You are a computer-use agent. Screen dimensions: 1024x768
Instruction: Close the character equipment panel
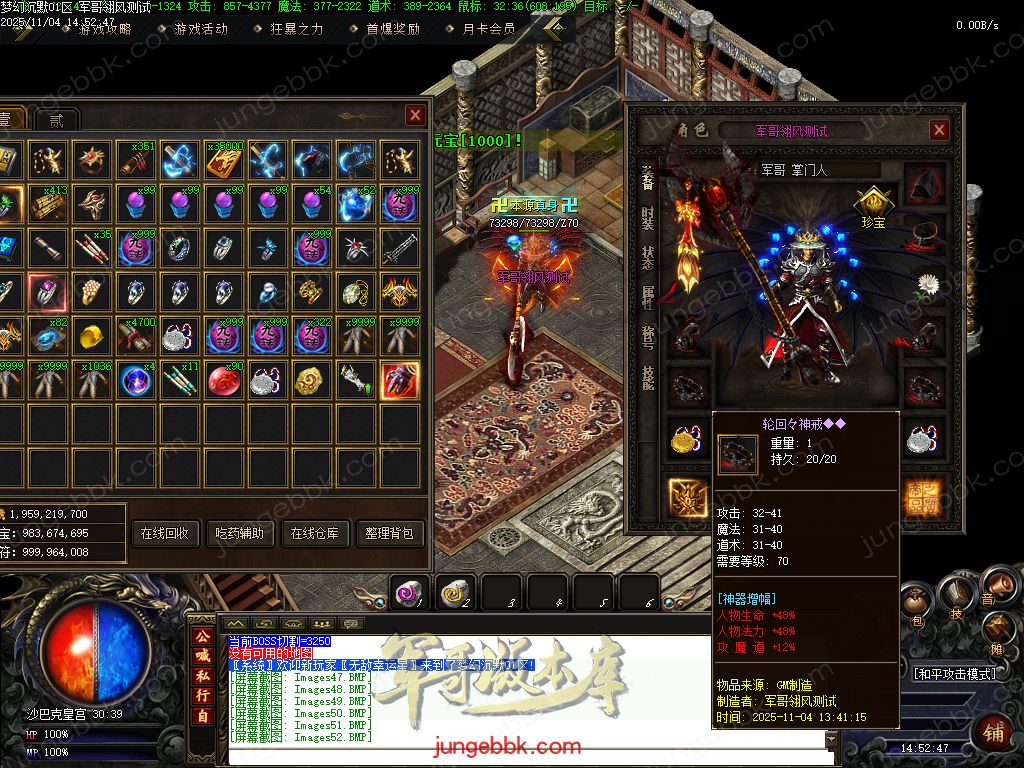point(939,130)
